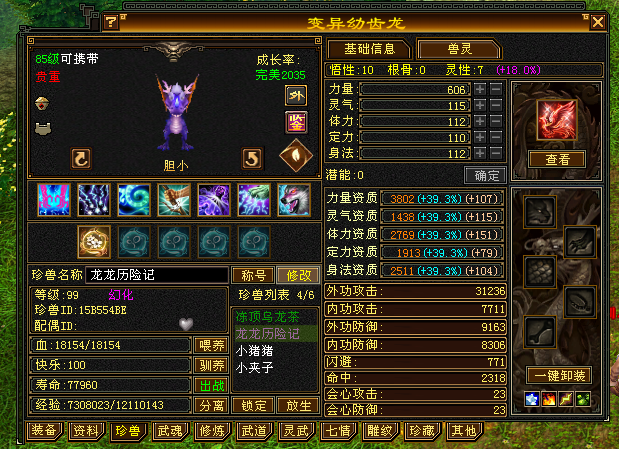
Task: Switch to the 武魂 tab
Action: pos(169,431)
